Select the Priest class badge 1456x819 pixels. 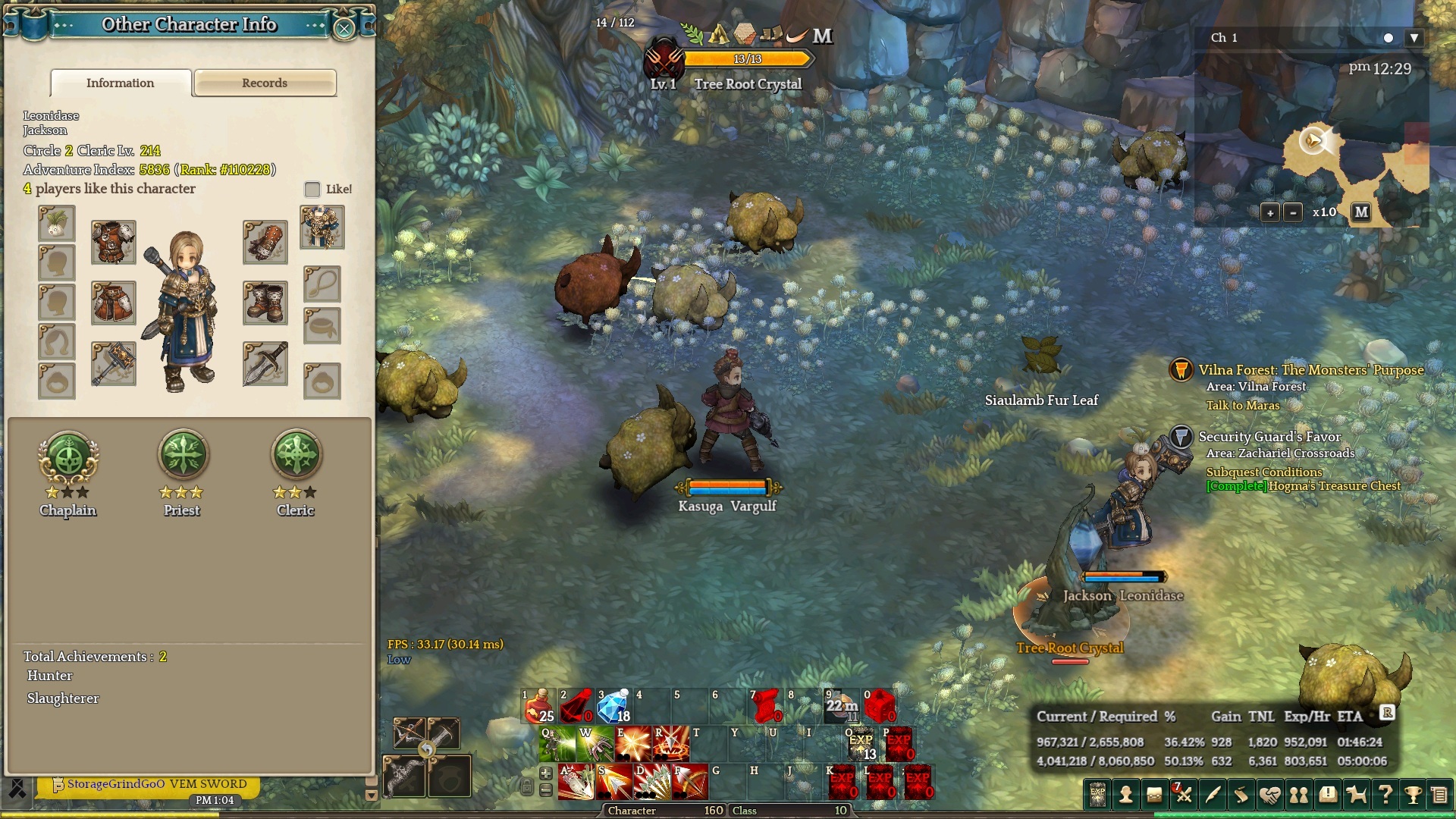pyautogui.click(x=182, y=456)
